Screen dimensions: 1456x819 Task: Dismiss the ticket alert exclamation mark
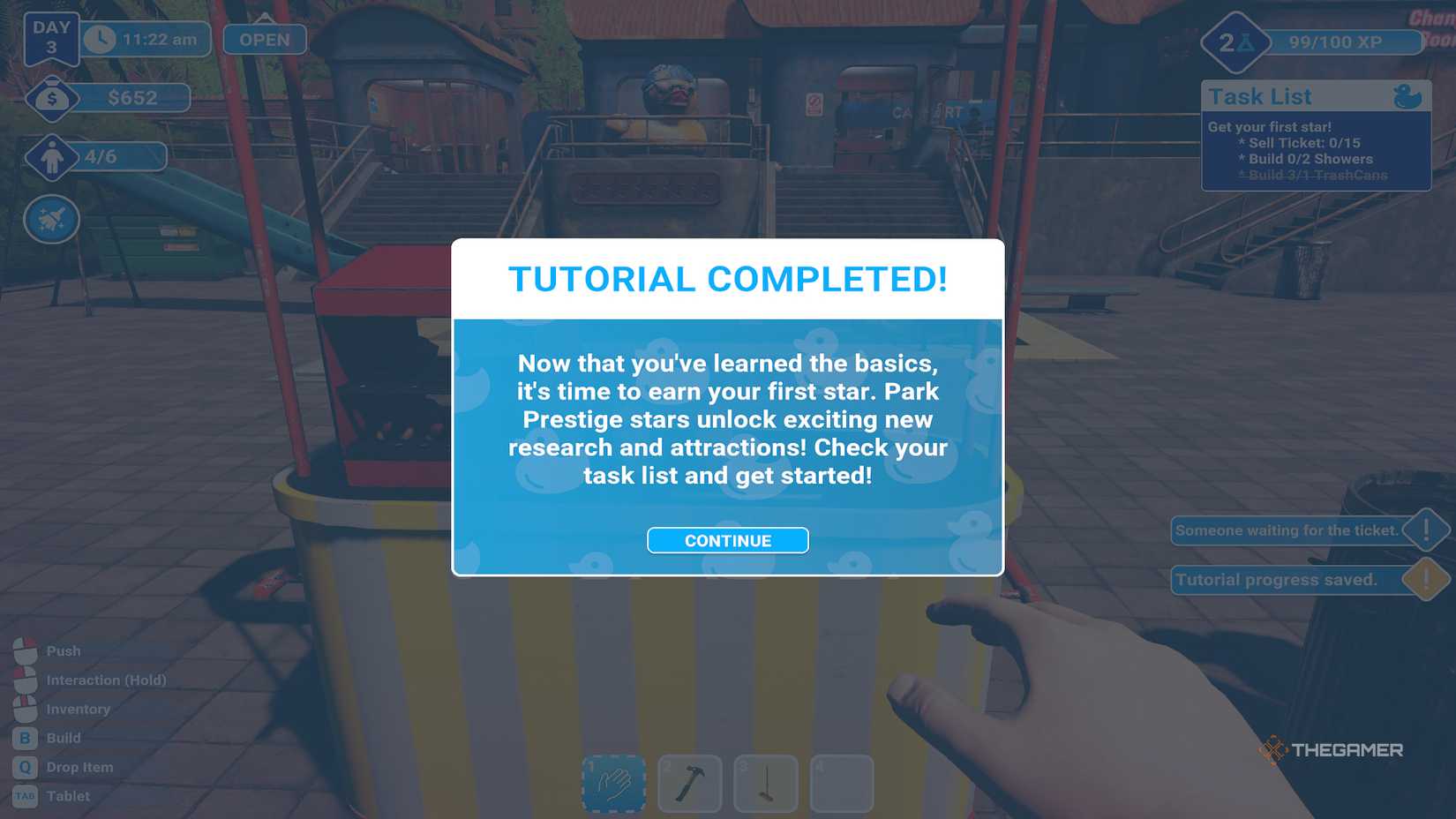point(1427,530)
